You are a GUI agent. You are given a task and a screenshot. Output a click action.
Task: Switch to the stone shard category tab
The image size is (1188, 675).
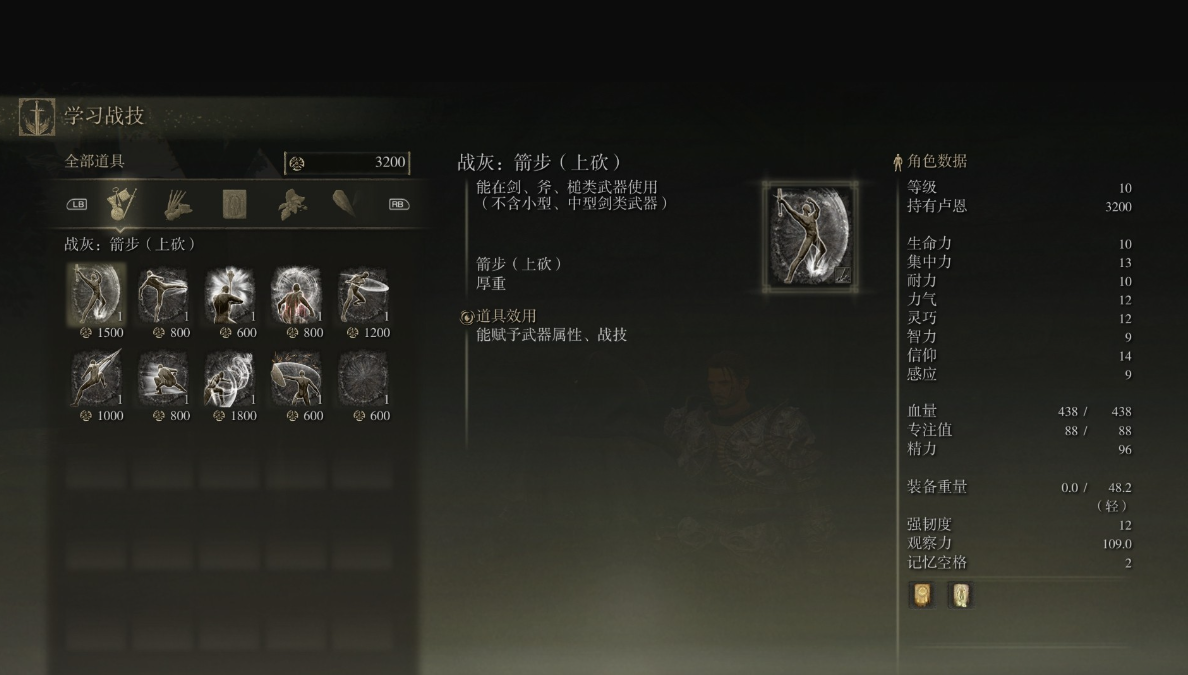[346, 204]
